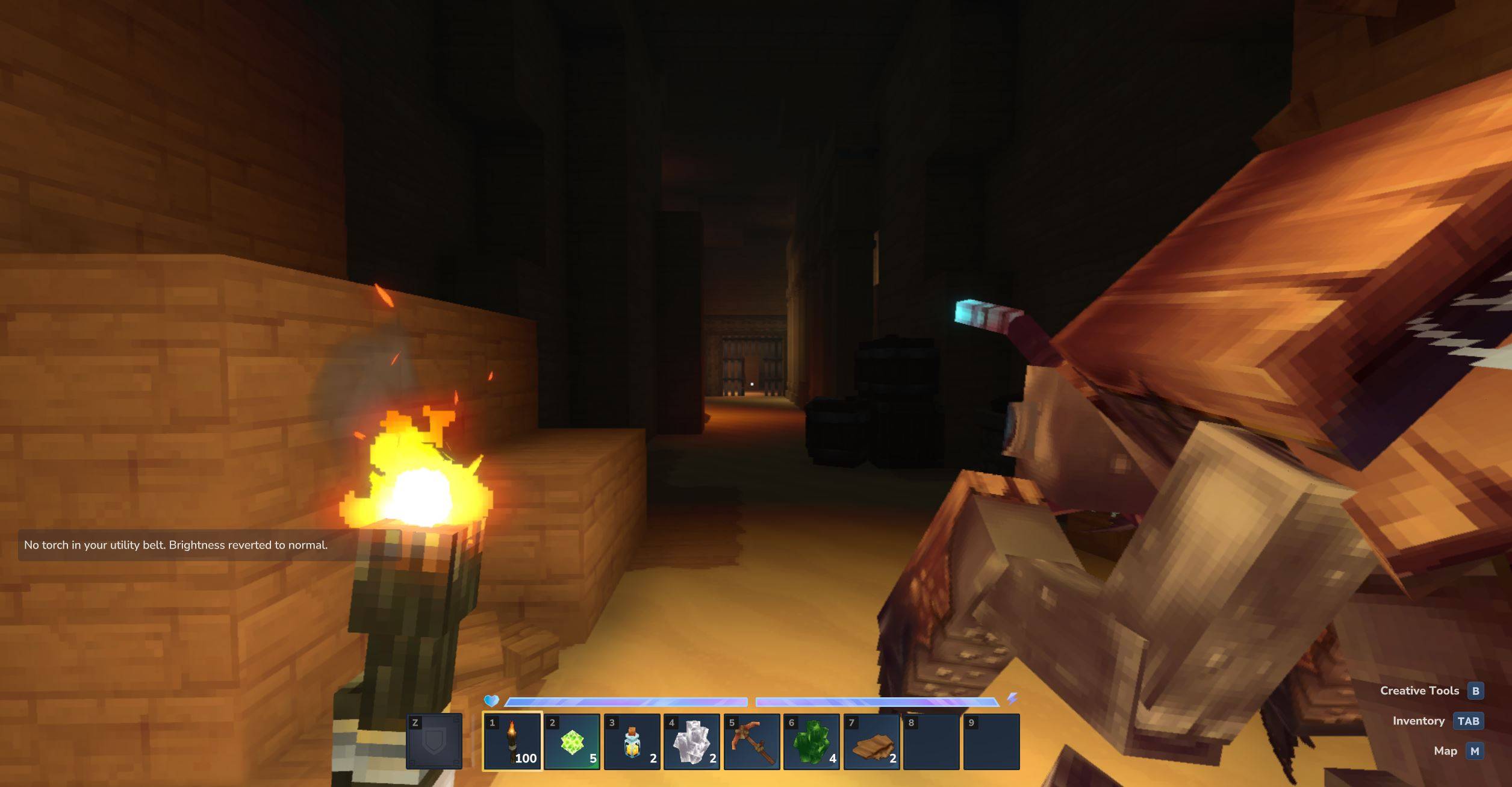Select the white crystal ore slot
Viewport: 1512px width, 787px height.
coord(691,741)
